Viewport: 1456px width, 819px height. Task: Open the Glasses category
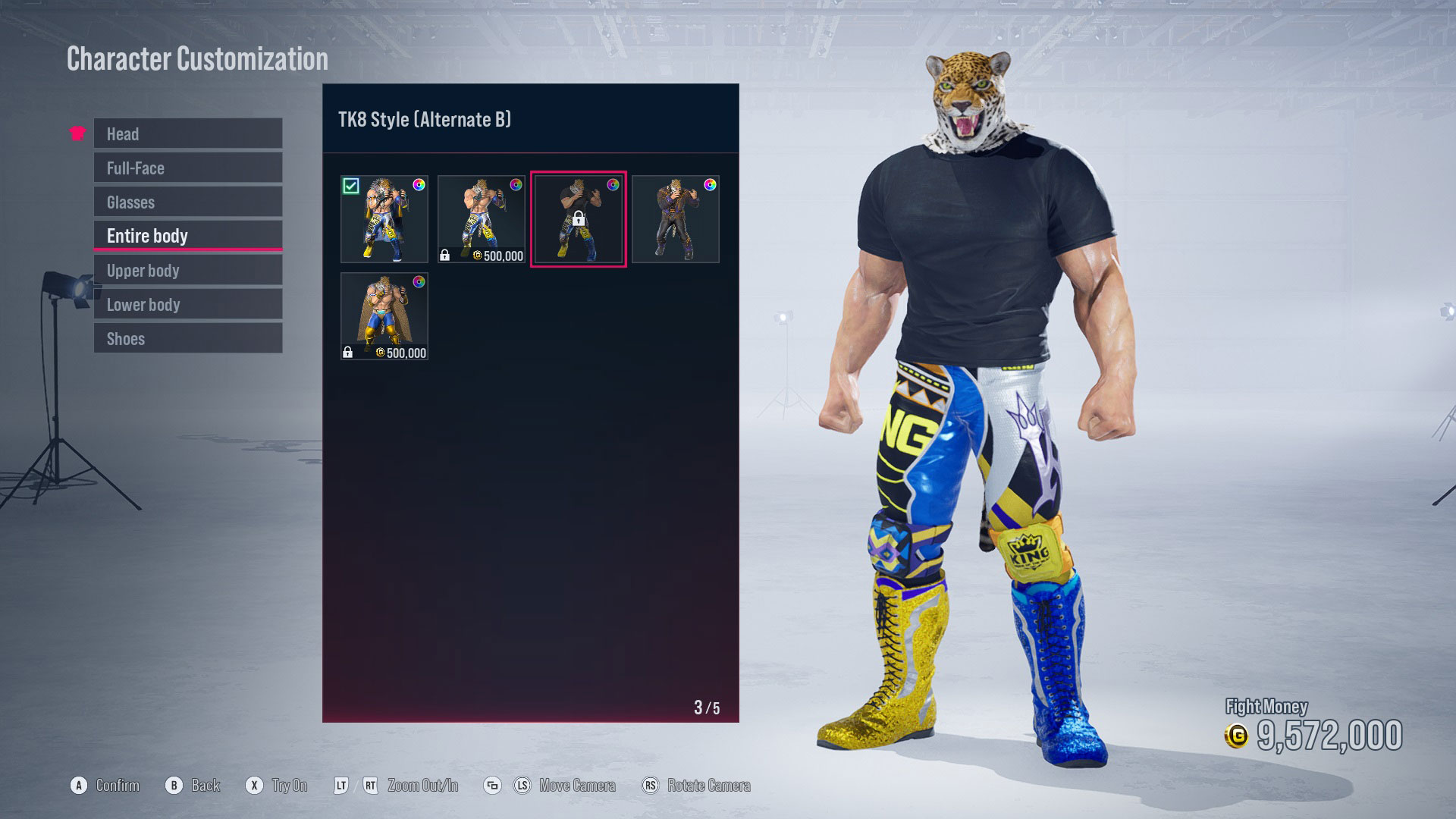click(x=187, y=202)
